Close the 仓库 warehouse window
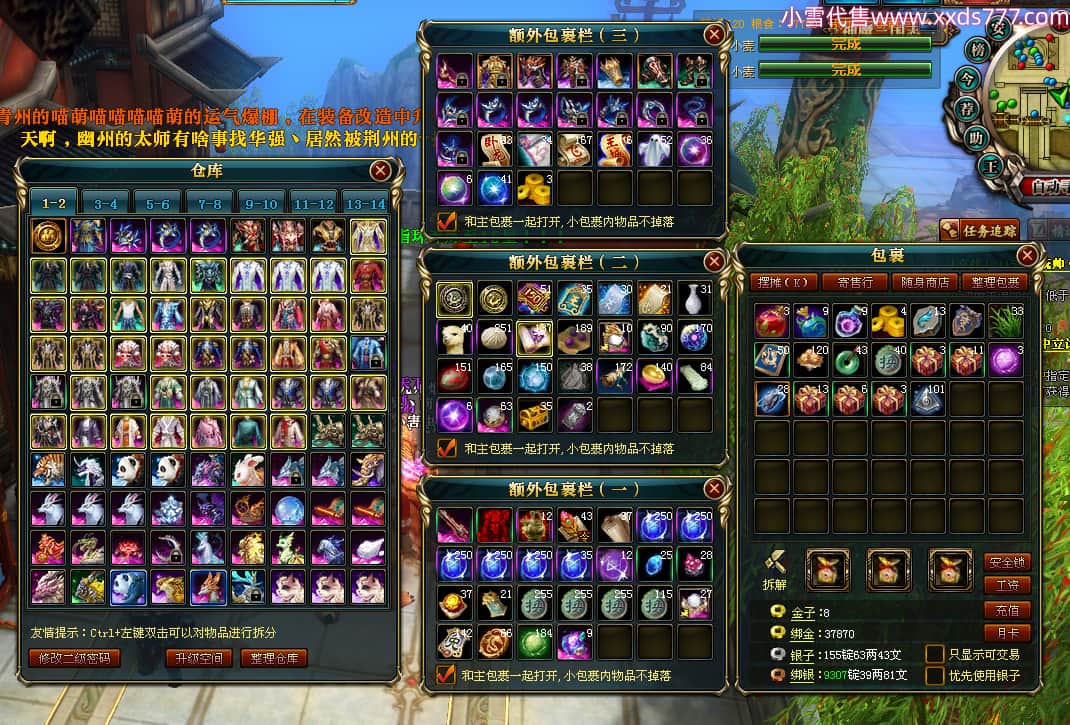This screenshot has height=725, width=1070. point(380,171)
